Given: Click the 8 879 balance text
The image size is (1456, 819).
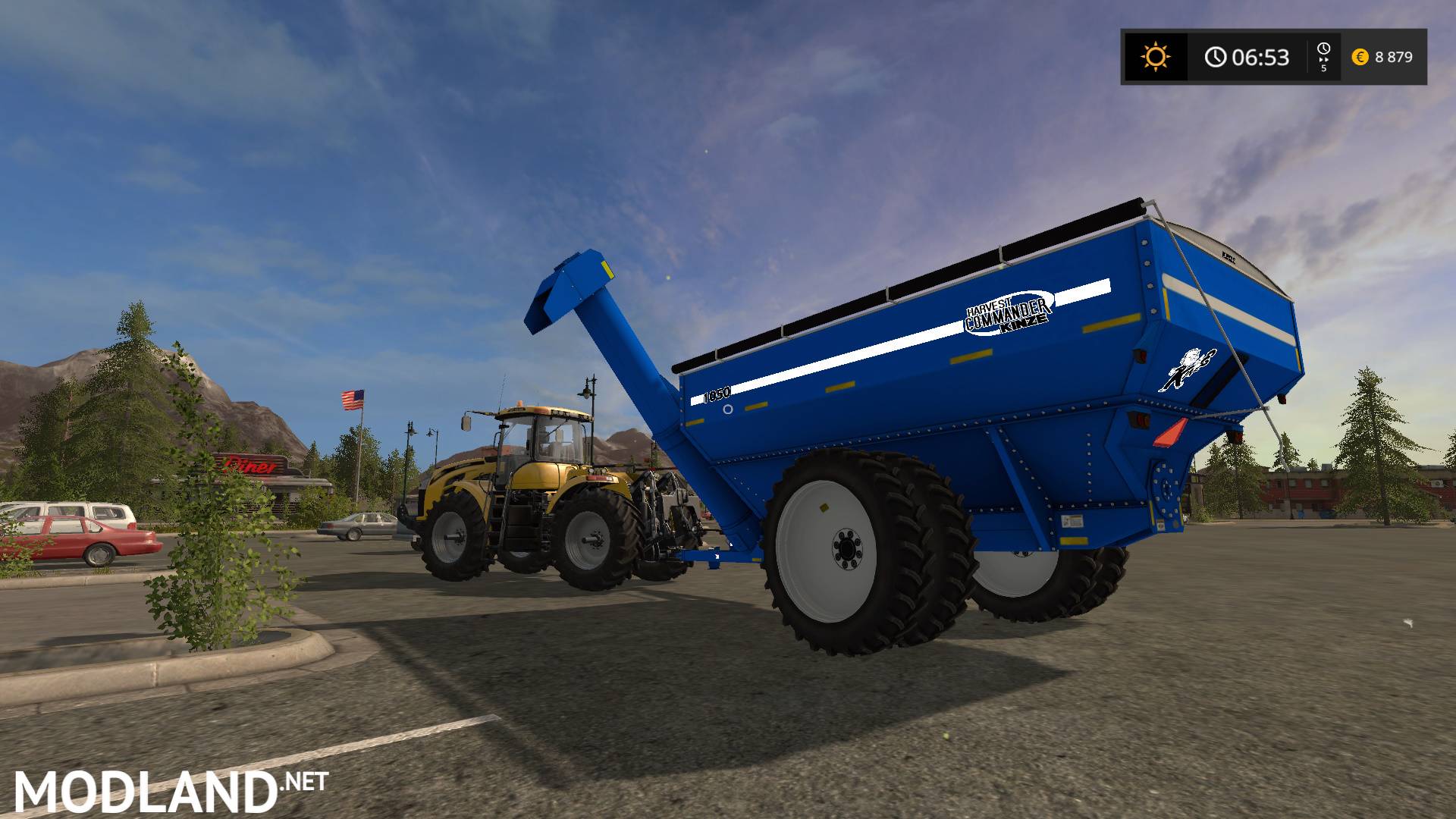Looking at the screenshot, I should point(1395,57).
